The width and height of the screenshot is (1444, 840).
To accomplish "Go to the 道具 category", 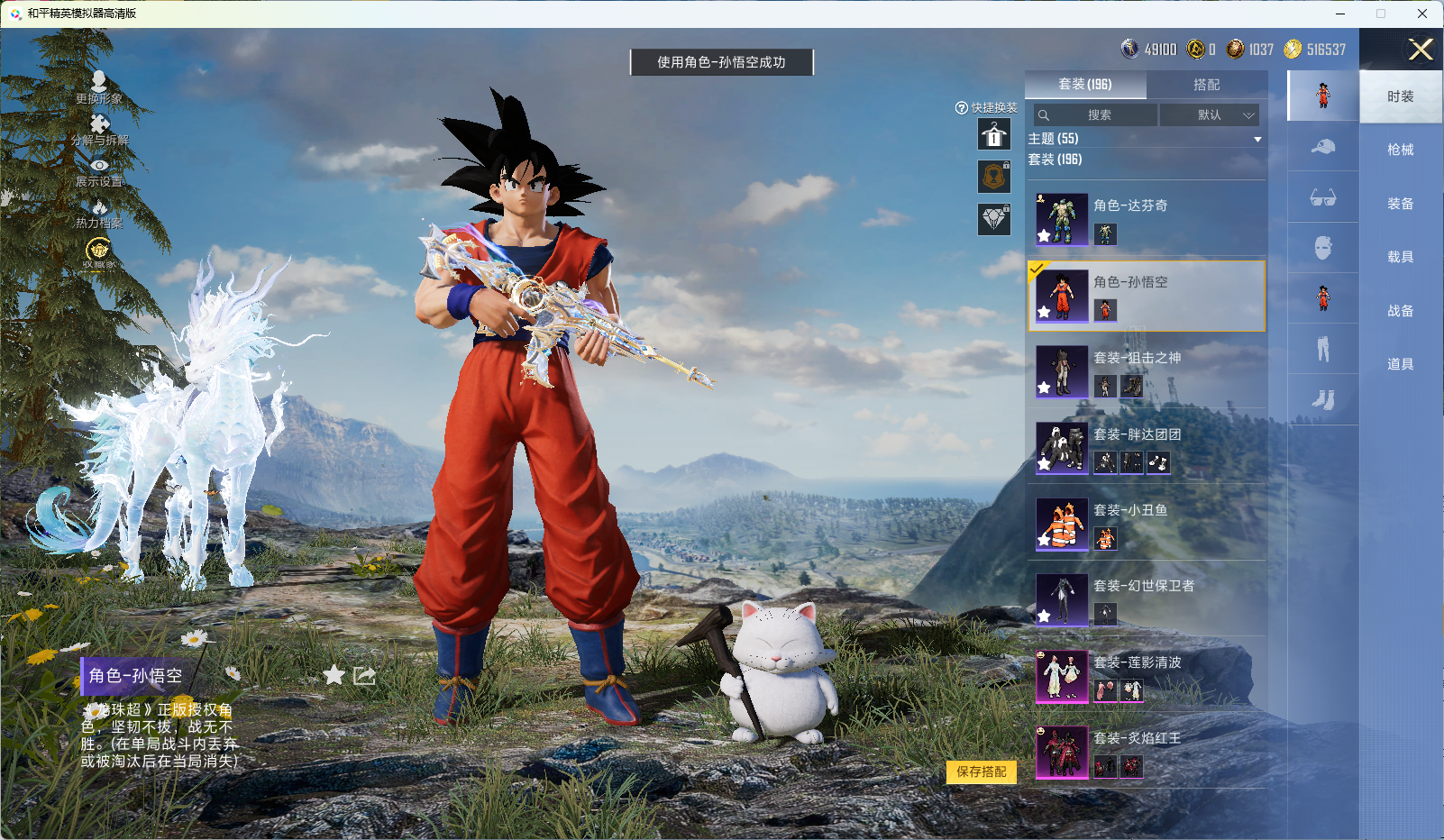I will pyautogui.click(x=1400, y=364).
